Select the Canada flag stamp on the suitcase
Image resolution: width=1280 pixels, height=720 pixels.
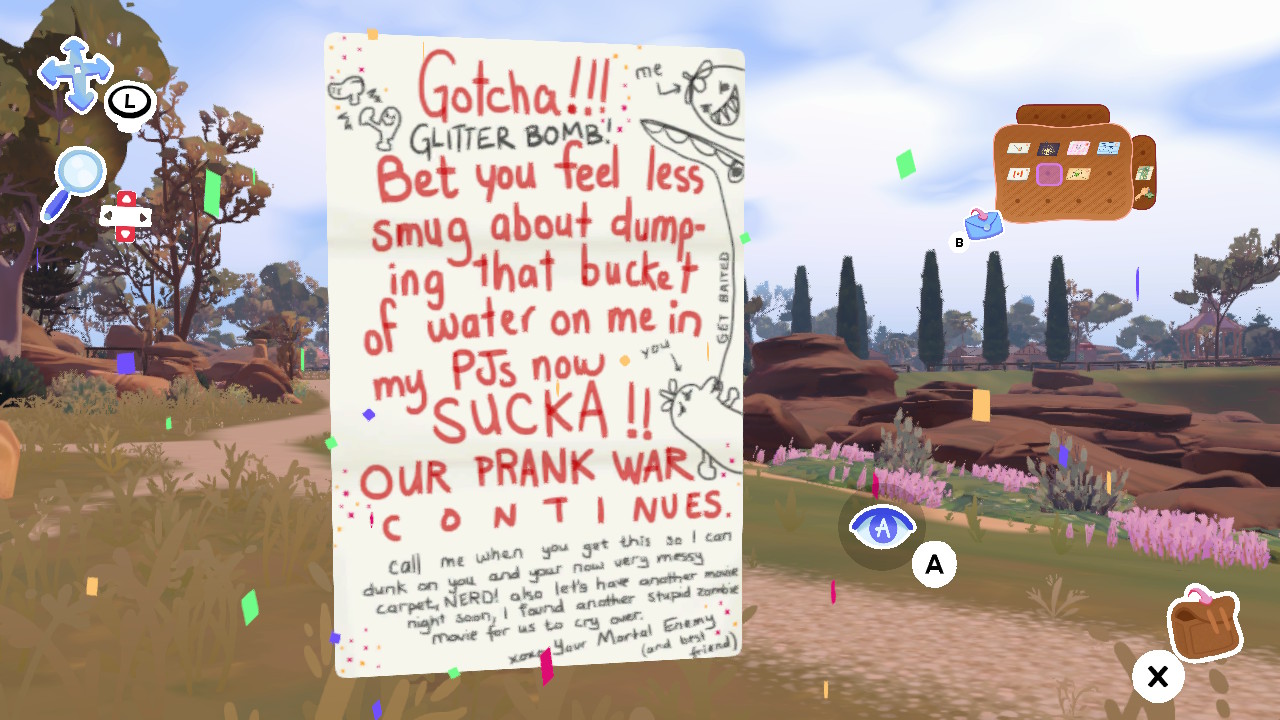point(1019,173)
